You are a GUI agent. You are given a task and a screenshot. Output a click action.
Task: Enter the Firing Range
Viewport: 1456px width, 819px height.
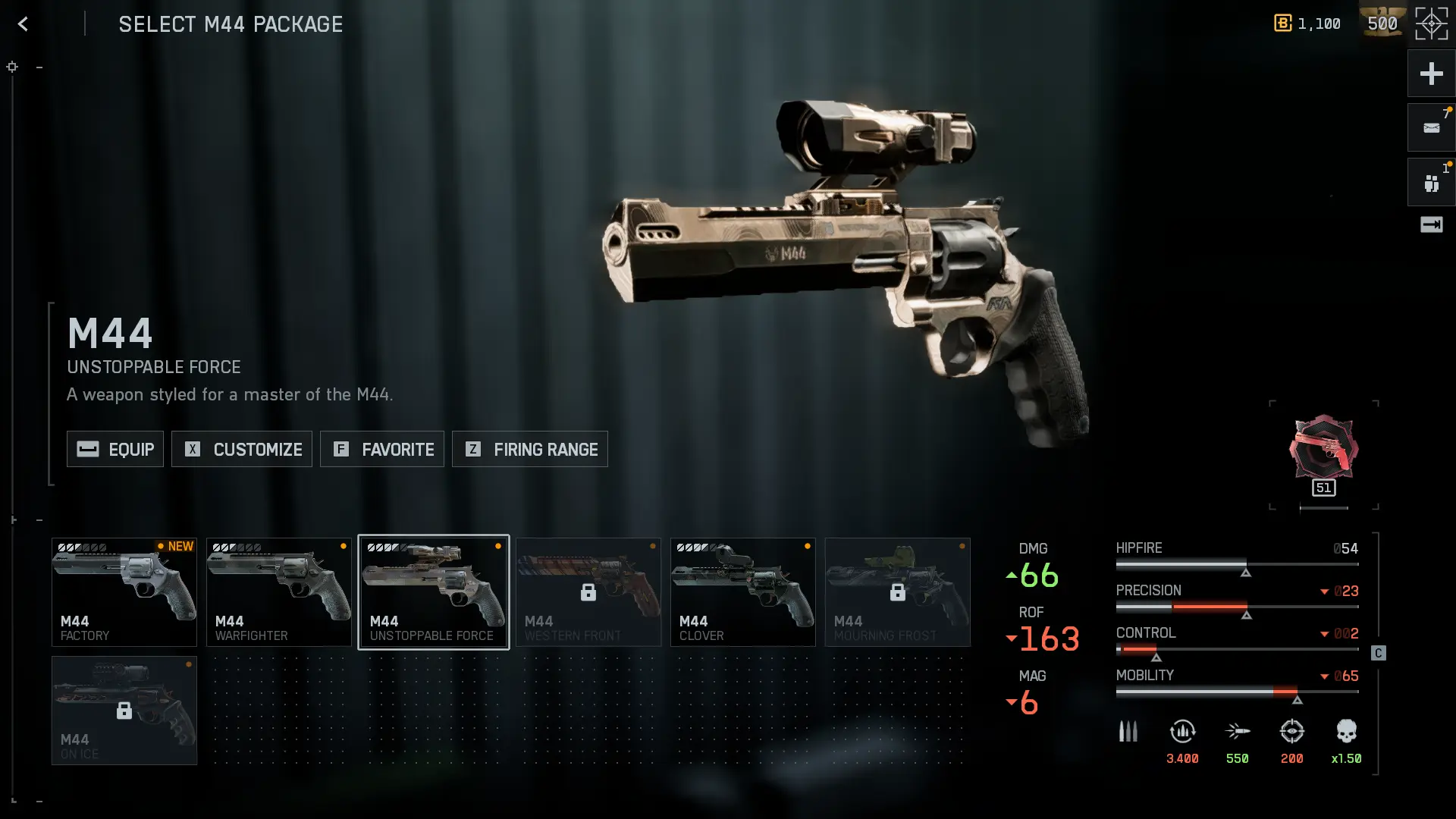point(530,449)
